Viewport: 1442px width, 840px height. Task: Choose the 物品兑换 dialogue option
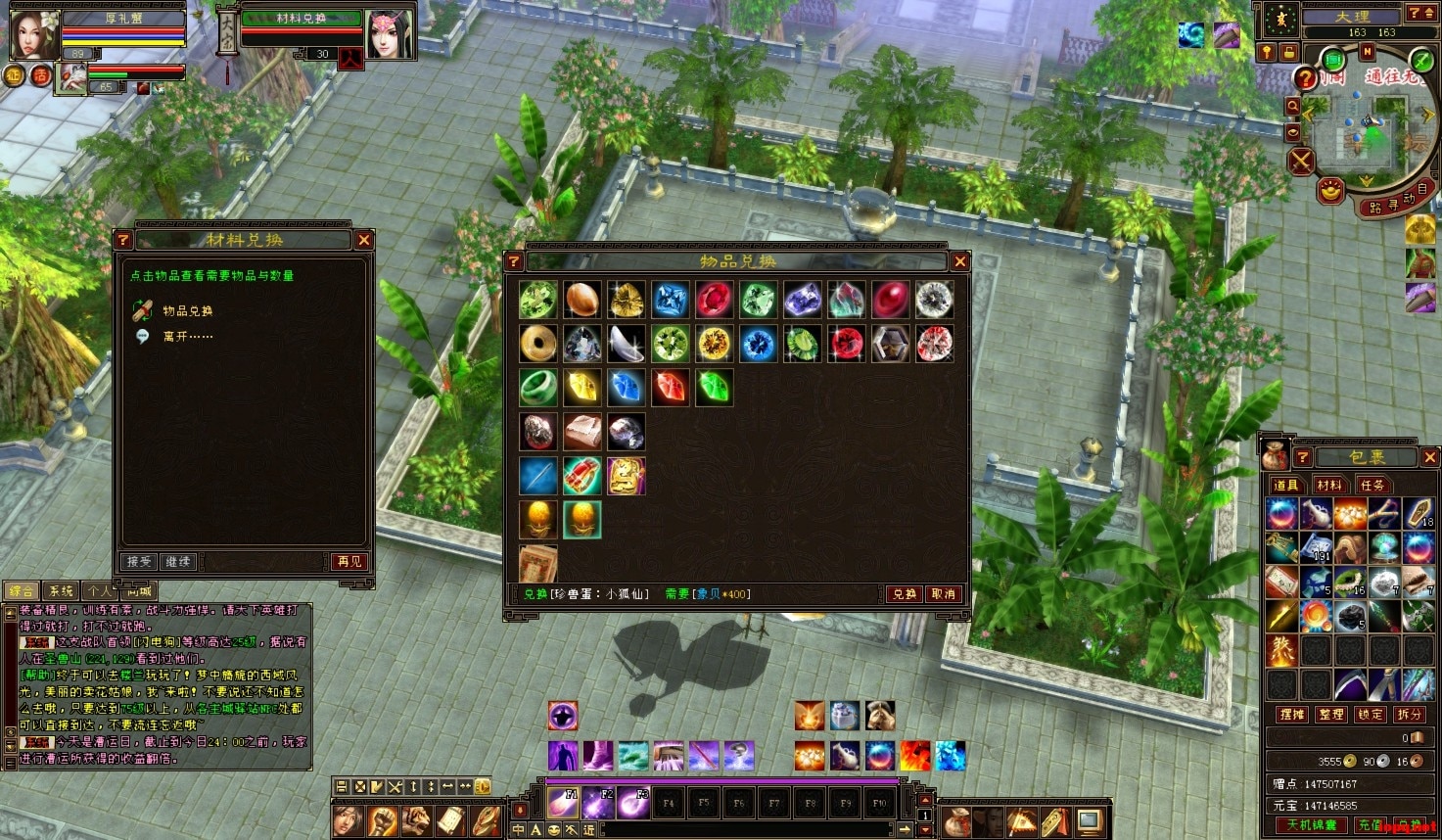[x=187, y=310]
